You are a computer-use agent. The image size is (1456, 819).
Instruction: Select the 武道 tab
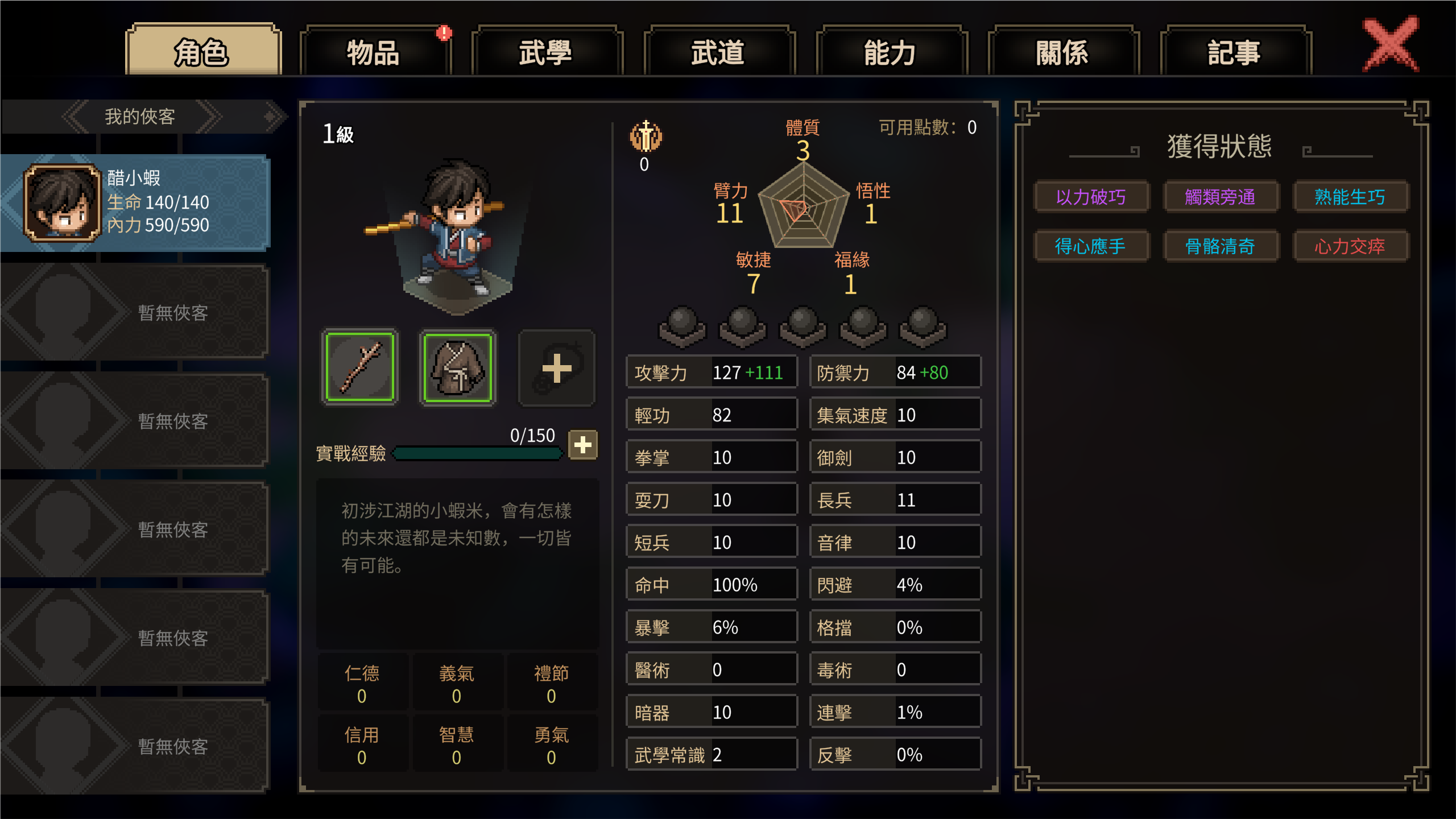718,52
